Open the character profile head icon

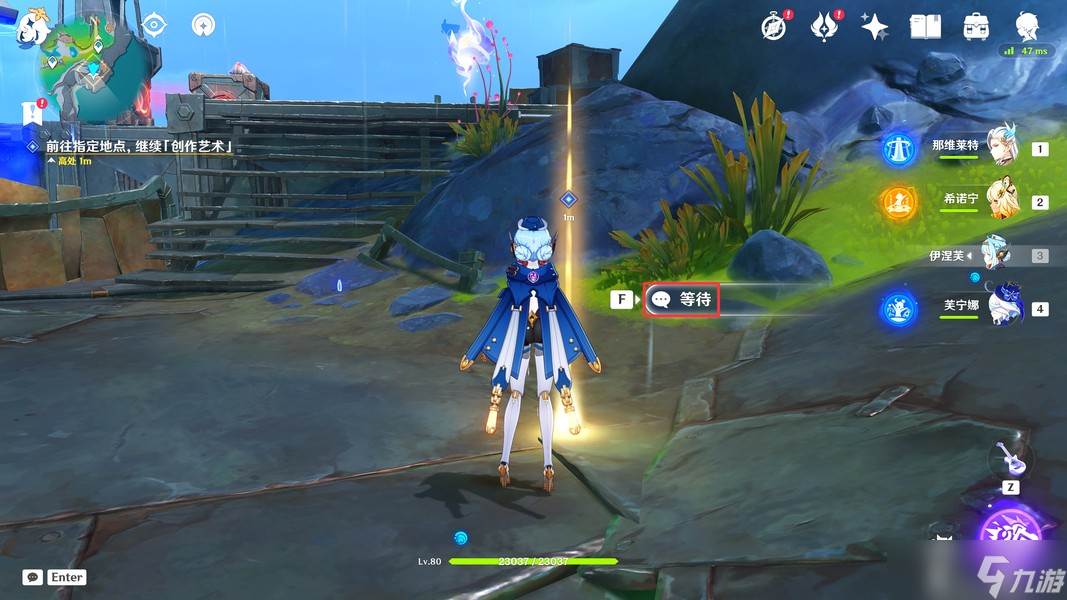pos(1027,27)
